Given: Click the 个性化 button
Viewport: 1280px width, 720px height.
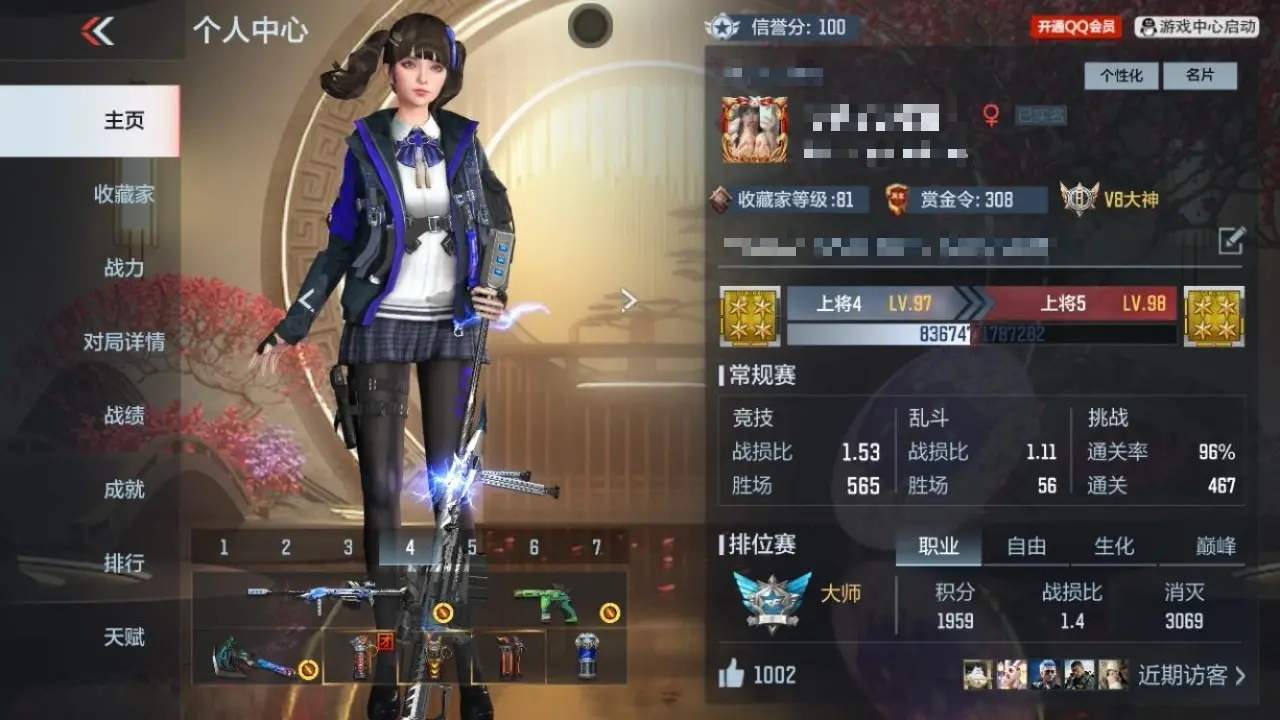Looking at the screenshot, I should pyautogui.click(x=1121, y=76).
